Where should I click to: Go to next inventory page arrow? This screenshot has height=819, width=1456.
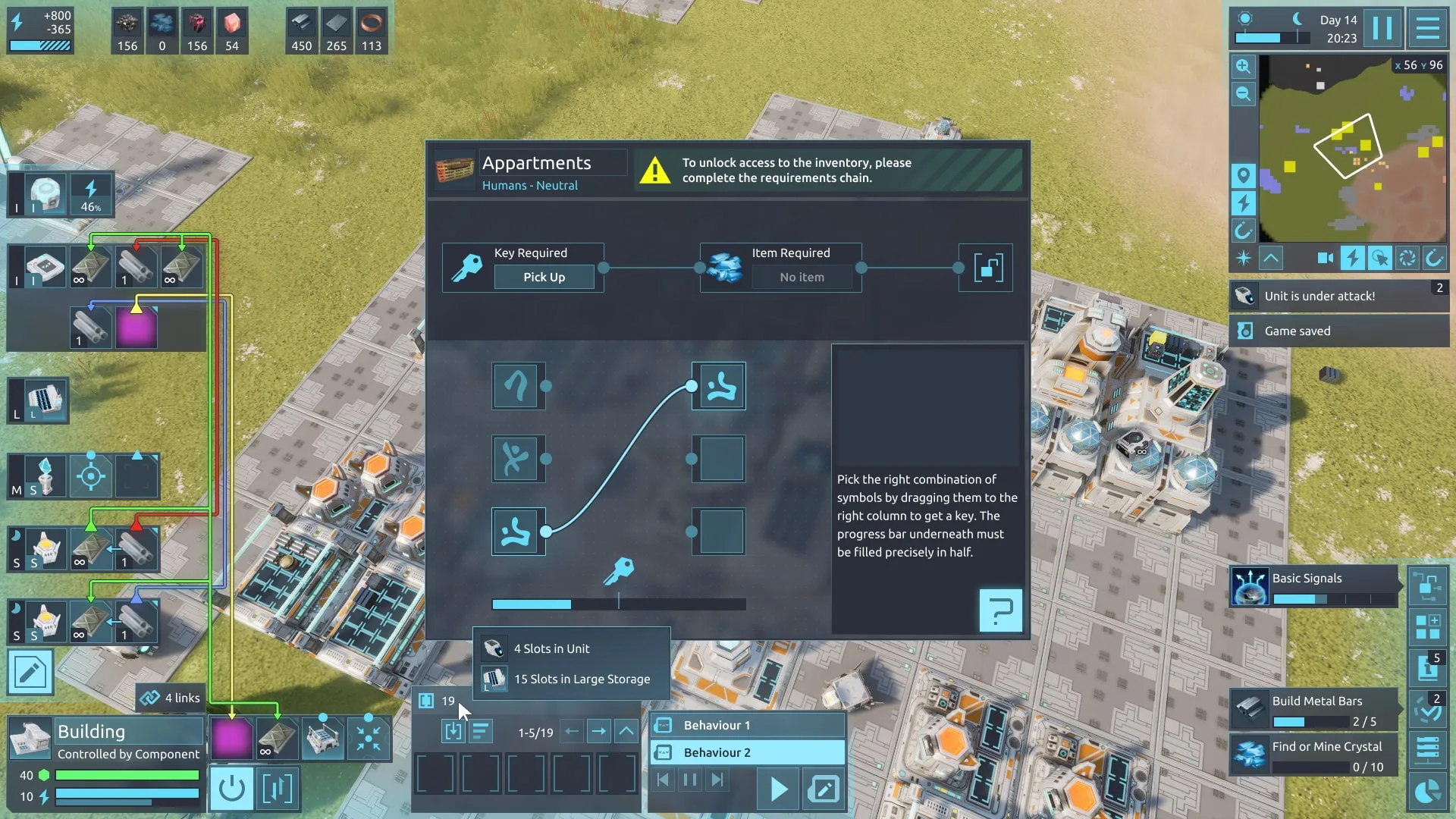(599, 732)
